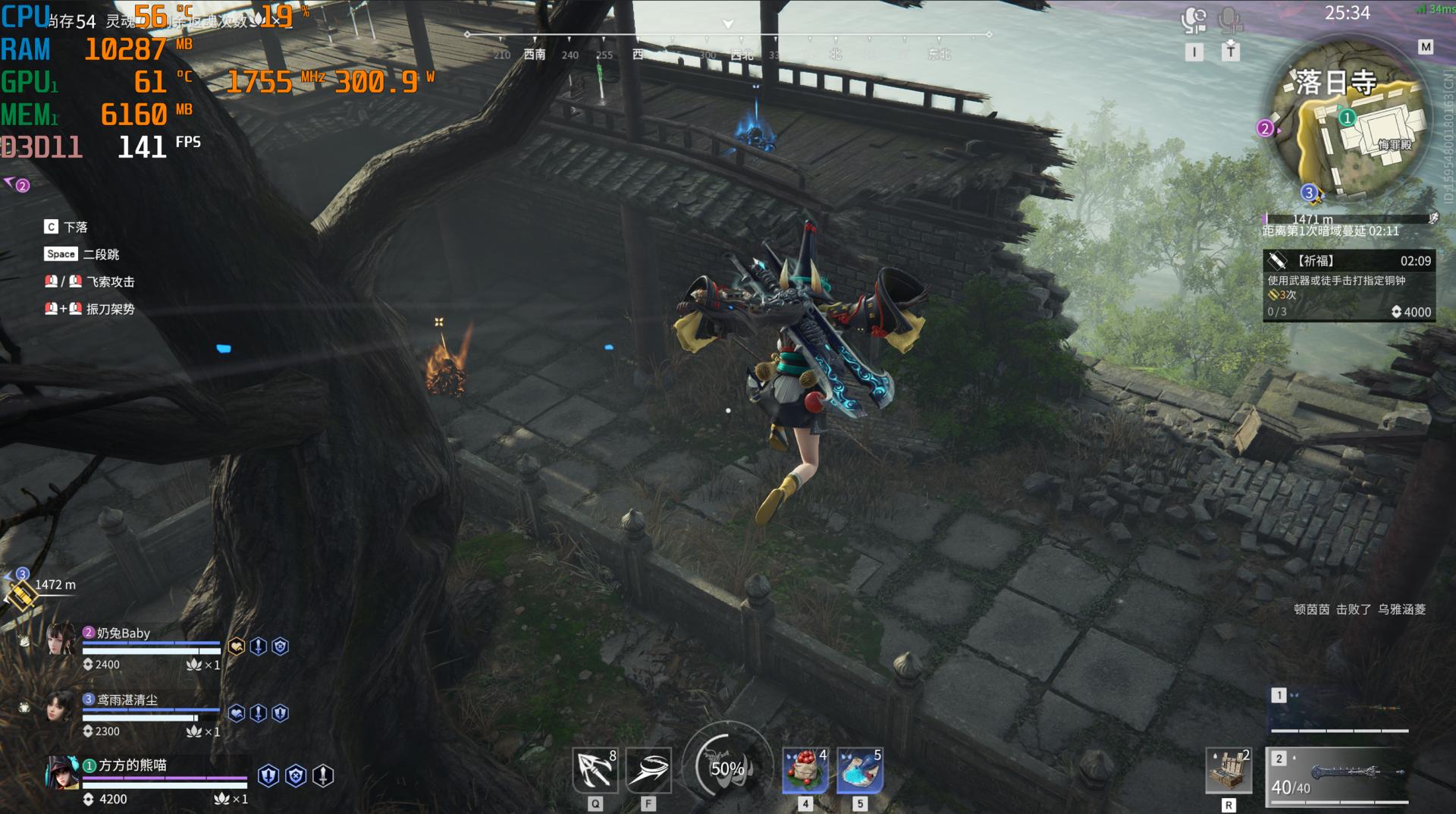
Task: Click purple teammate 2 marker on minimap
Action: pyautogui.click(x=1264, y=128)
